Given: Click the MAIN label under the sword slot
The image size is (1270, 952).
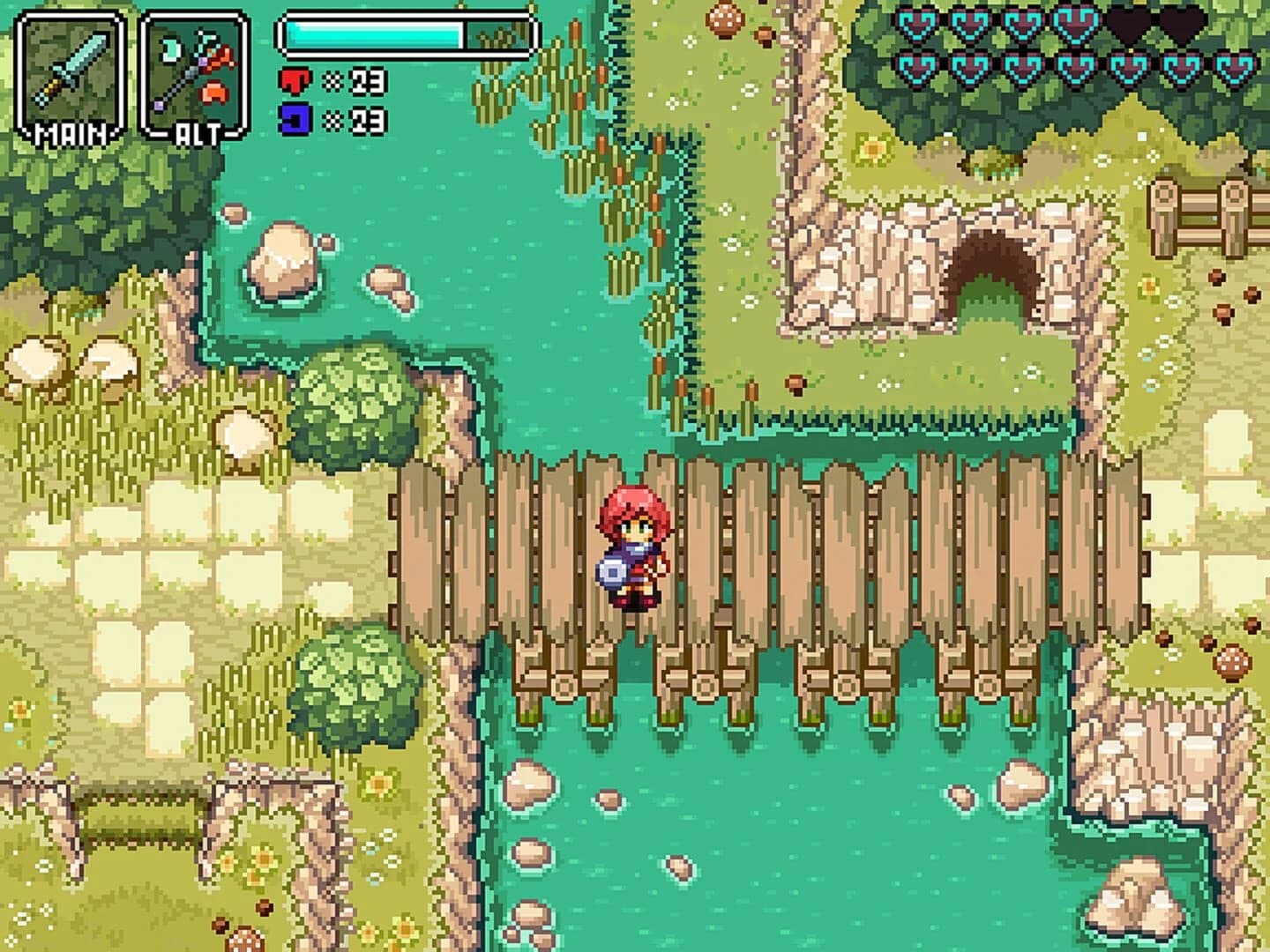Looking at the screenshot, I should (x=71, y=134).
